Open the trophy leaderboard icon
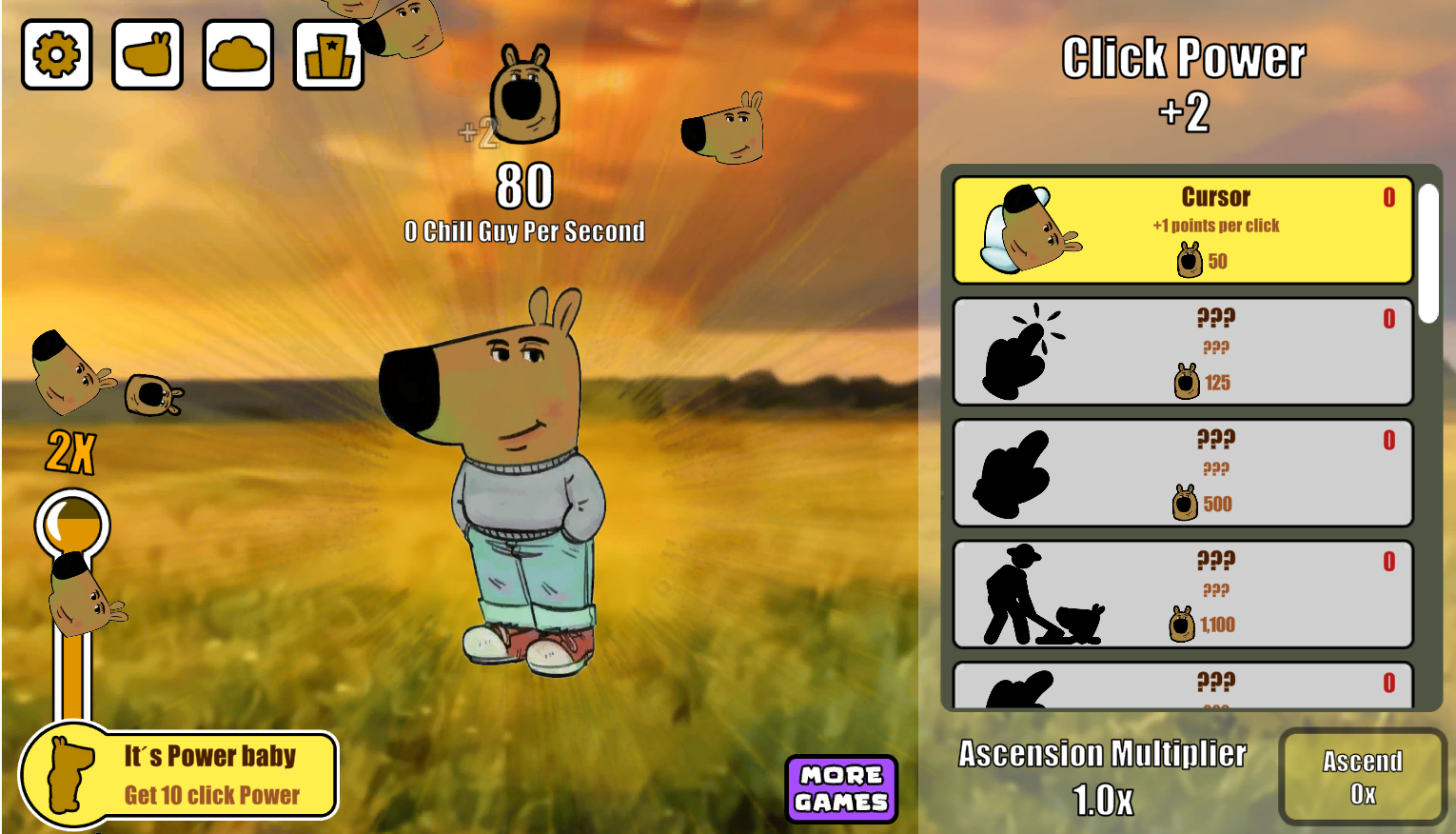This screenshot has width=1456, height=834. [327, 55]
